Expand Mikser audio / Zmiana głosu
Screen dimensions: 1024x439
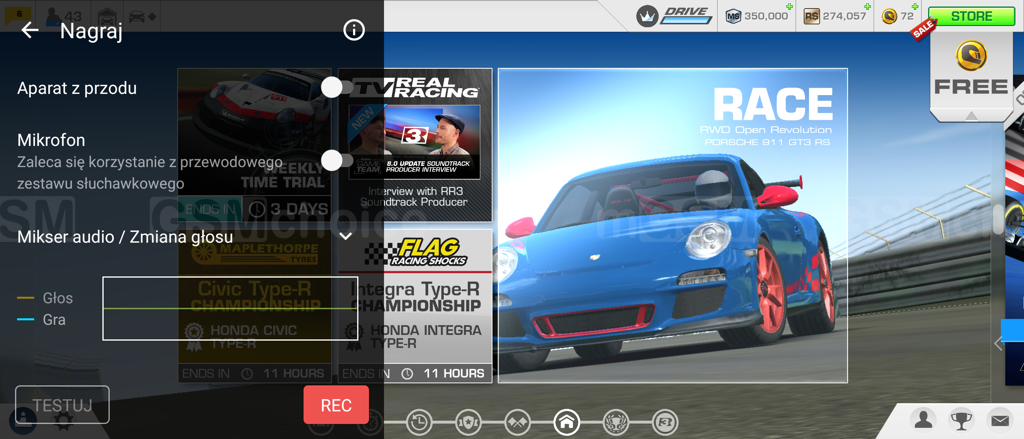pos(345,237)
